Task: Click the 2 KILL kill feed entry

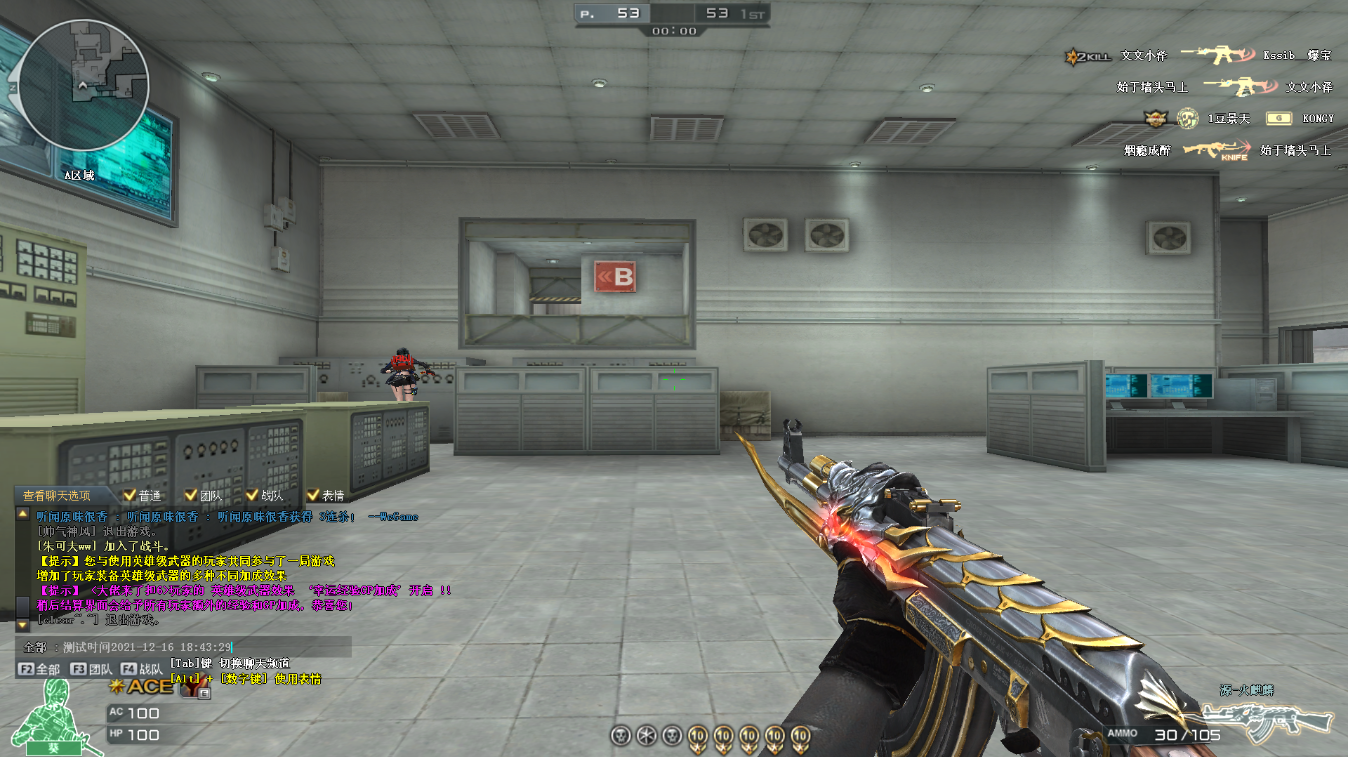Action: pos(1087,57)
